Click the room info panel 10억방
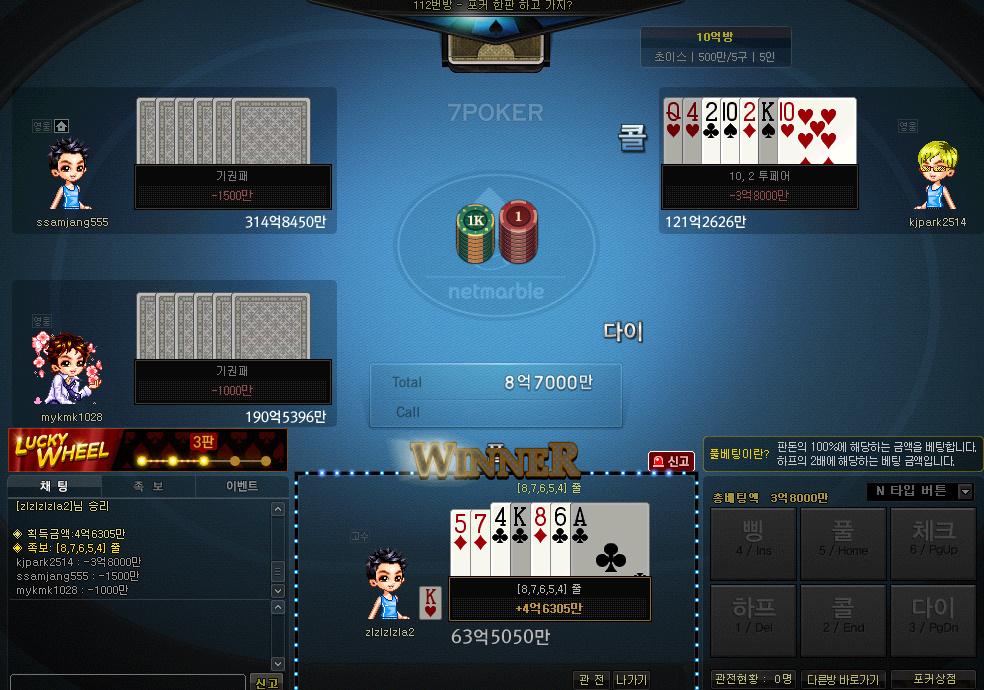984x690 pixels. 715,47
